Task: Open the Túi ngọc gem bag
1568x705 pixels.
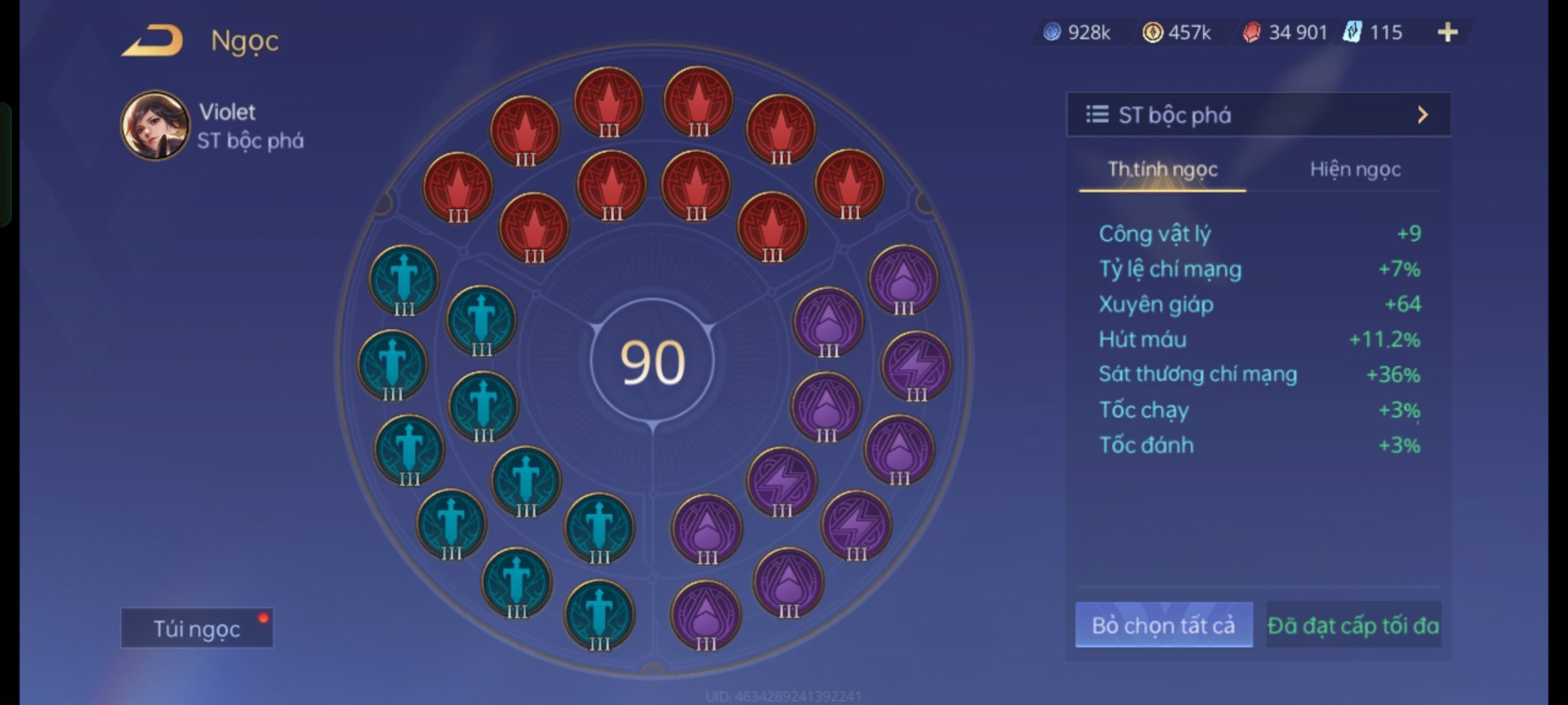Action: [197, 628]
